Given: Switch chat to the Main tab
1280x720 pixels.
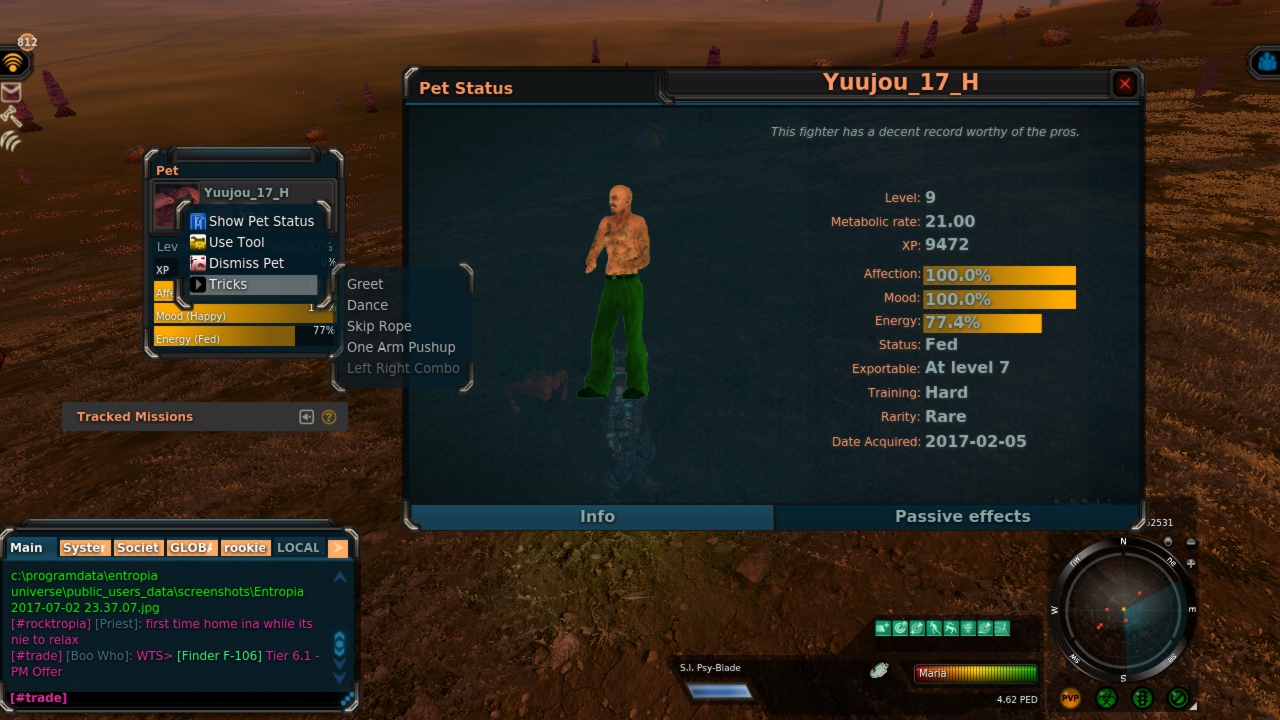Looking at the screenshot, I should click(27, 548).
